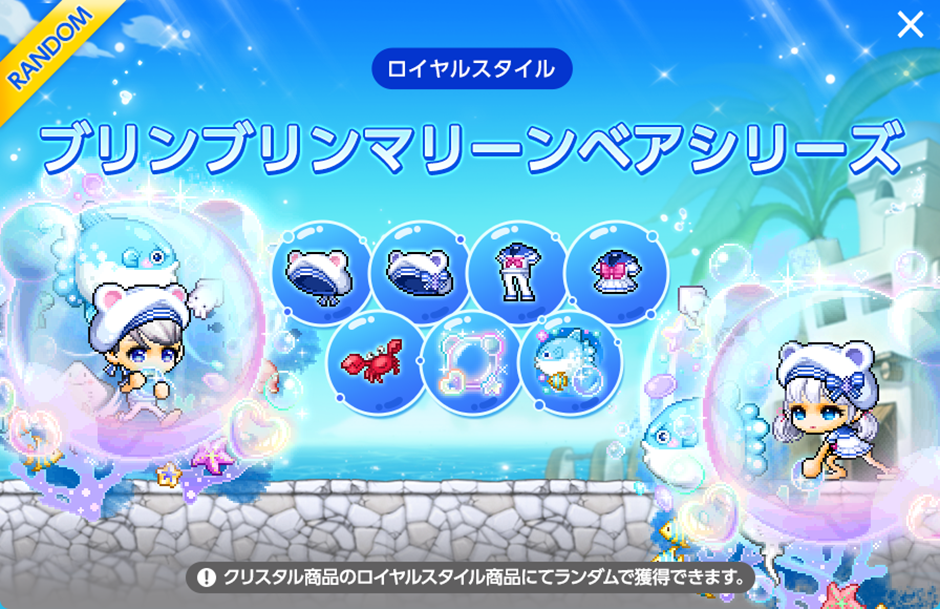Close the Royal Style banner with the X
This screenshot has width=940, height=609.
(x=910, y=25)
